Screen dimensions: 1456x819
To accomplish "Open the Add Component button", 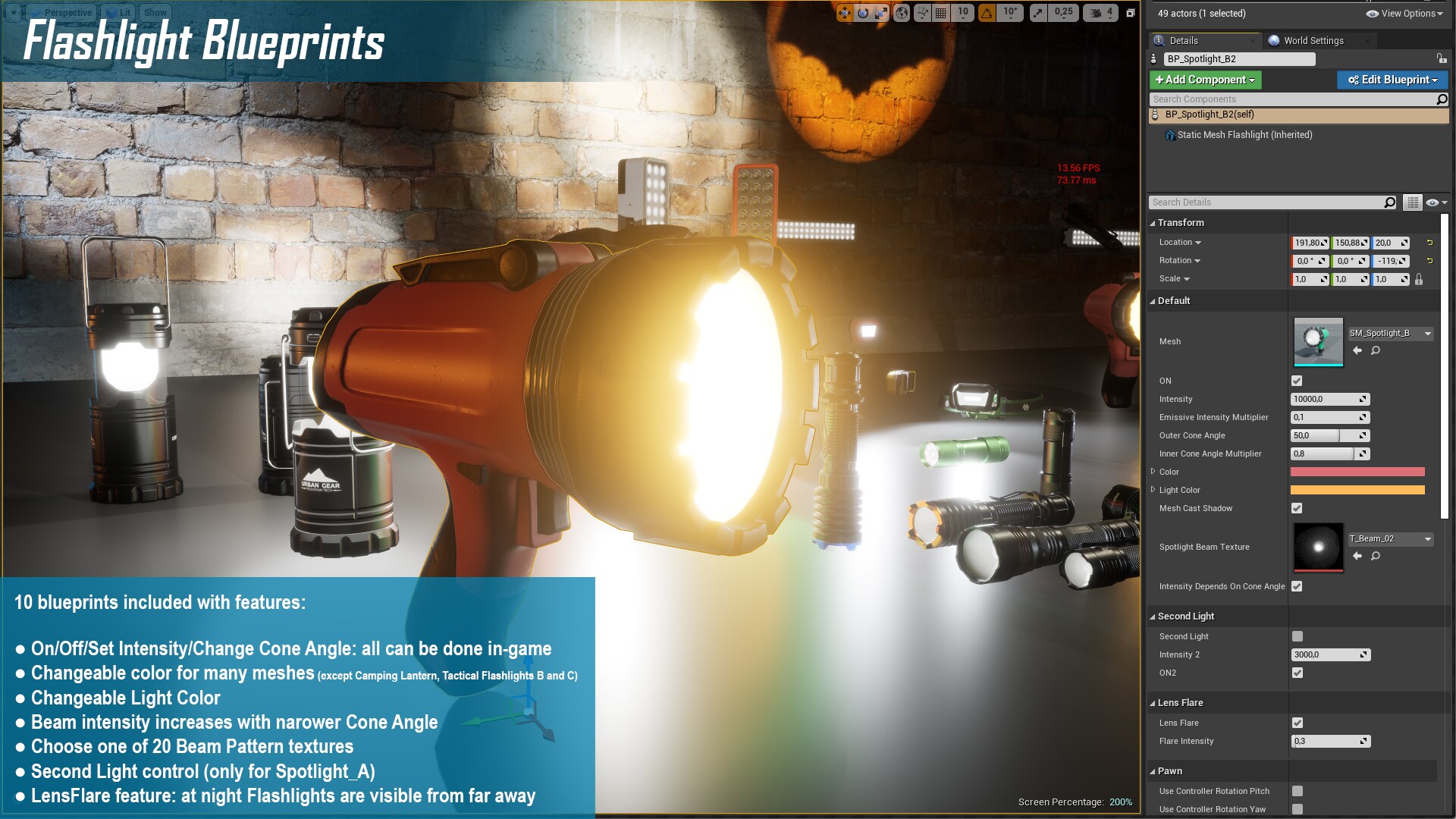I will pyautogui.click(x=1205, y=80).
